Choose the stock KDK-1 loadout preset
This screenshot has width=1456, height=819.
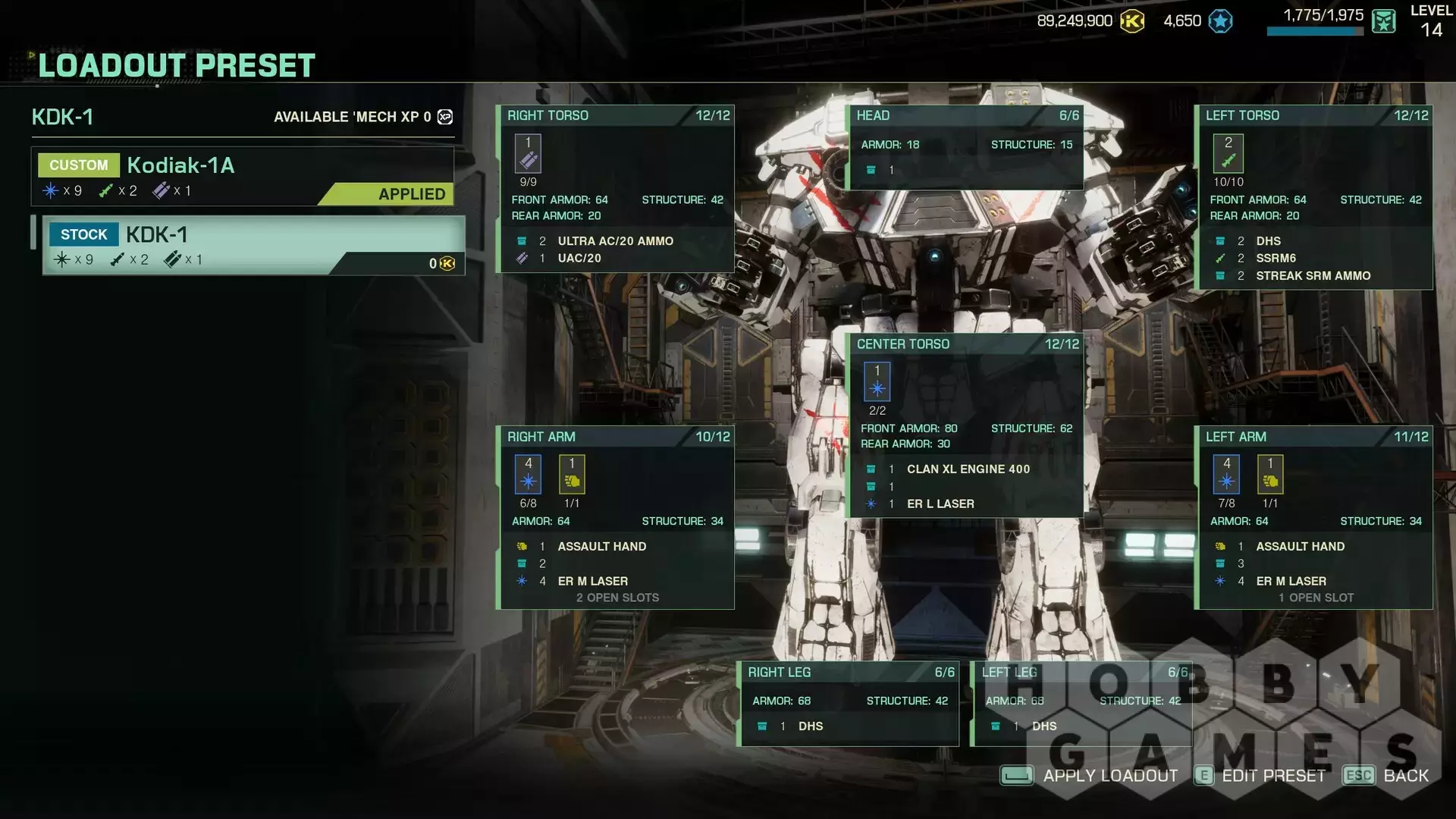click(253, 245)
